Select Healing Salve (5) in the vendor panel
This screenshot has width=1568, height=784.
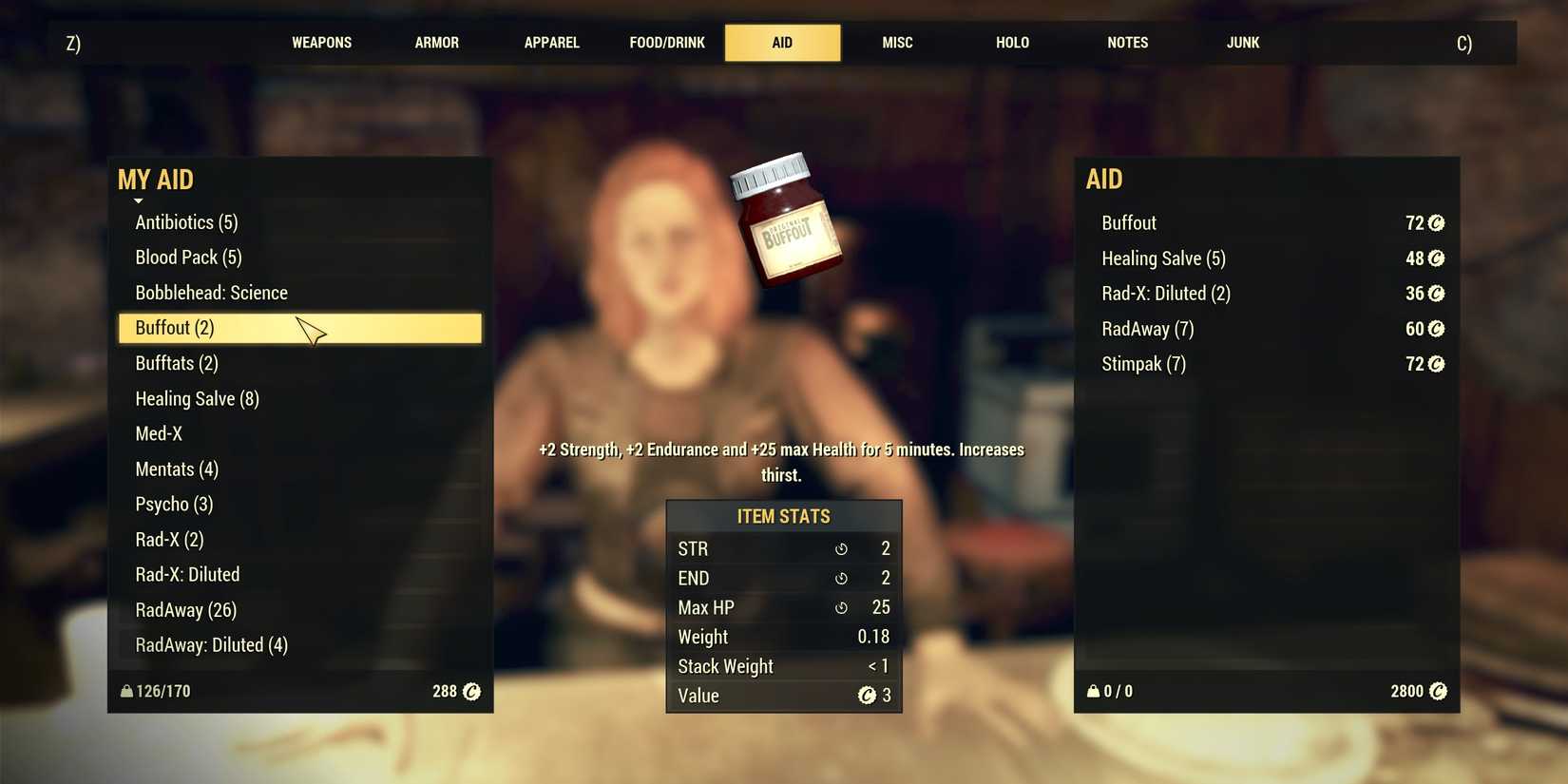1163,258
